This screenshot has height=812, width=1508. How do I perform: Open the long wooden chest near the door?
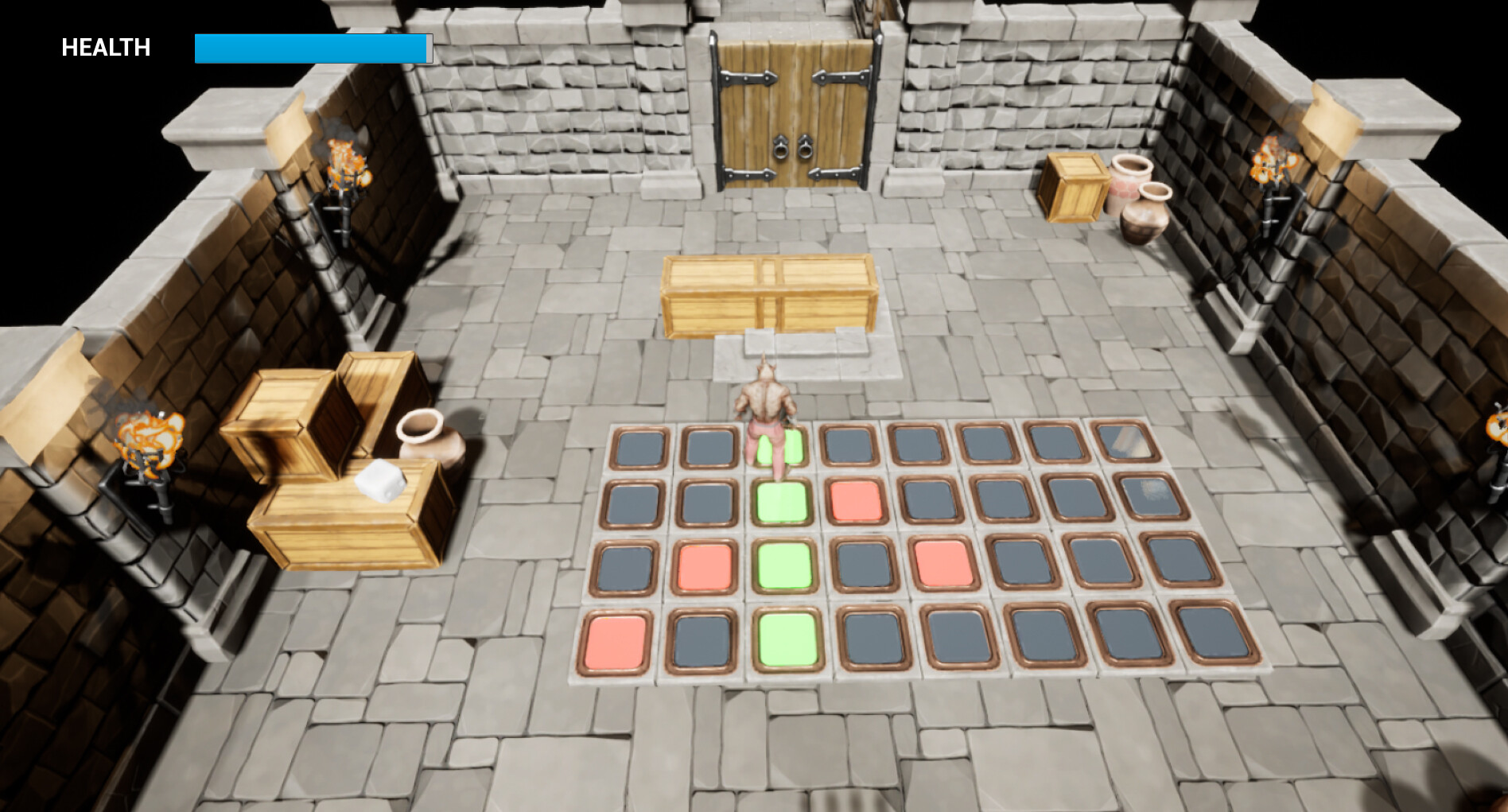tap(768, 294)
